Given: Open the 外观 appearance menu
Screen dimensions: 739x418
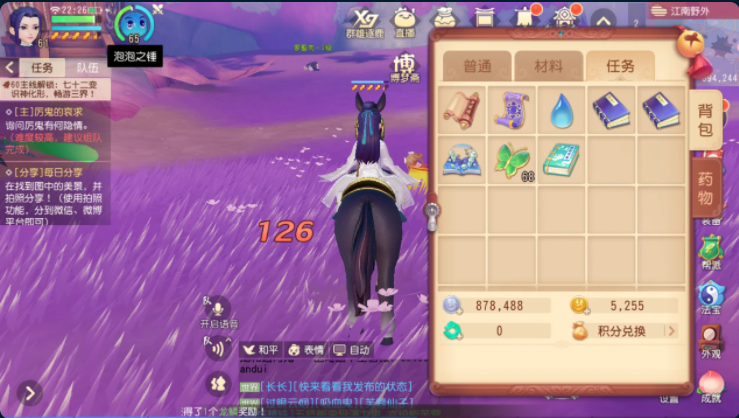Looking at the screenshot, I should click(x=711, y=340).
